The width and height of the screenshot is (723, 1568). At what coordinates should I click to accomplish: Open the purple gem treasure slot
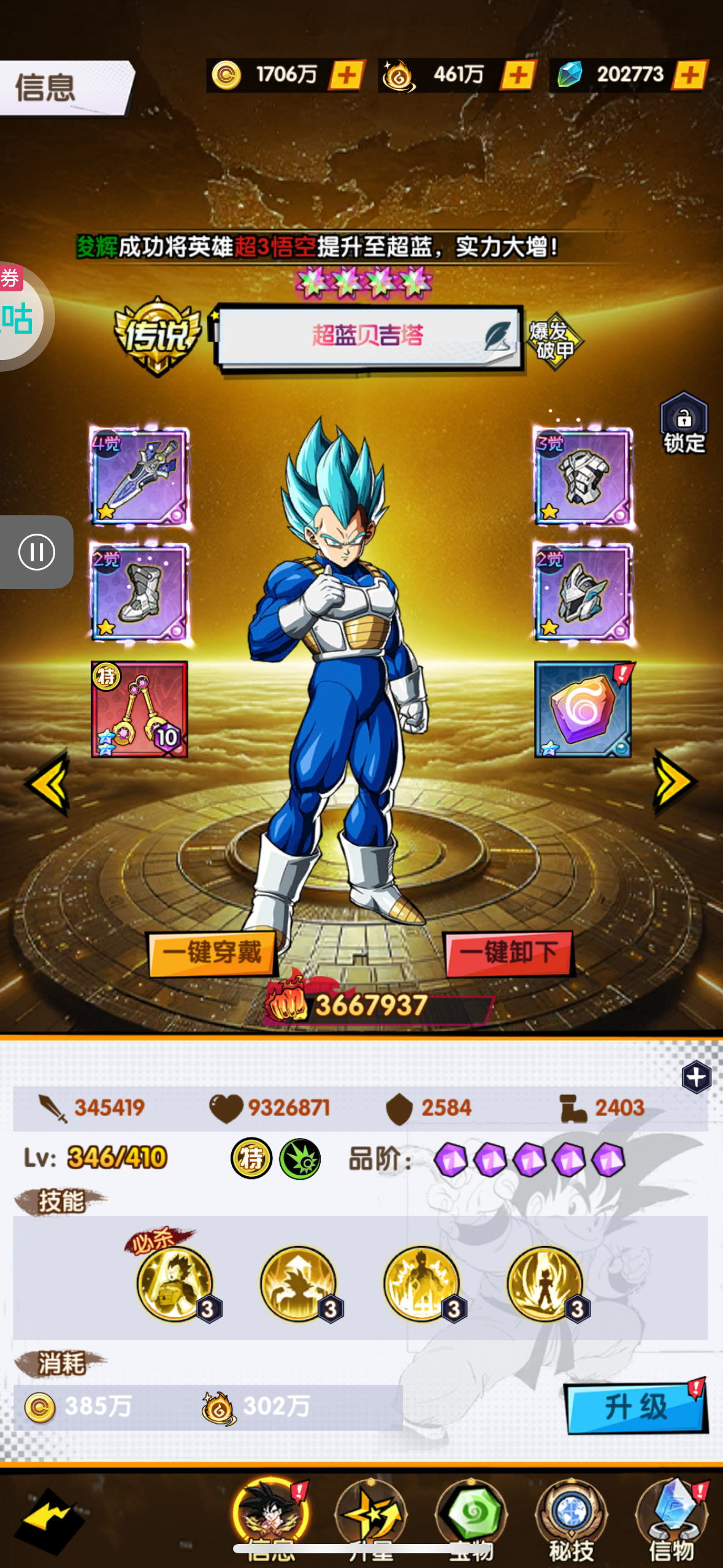[x=583, y=709]
